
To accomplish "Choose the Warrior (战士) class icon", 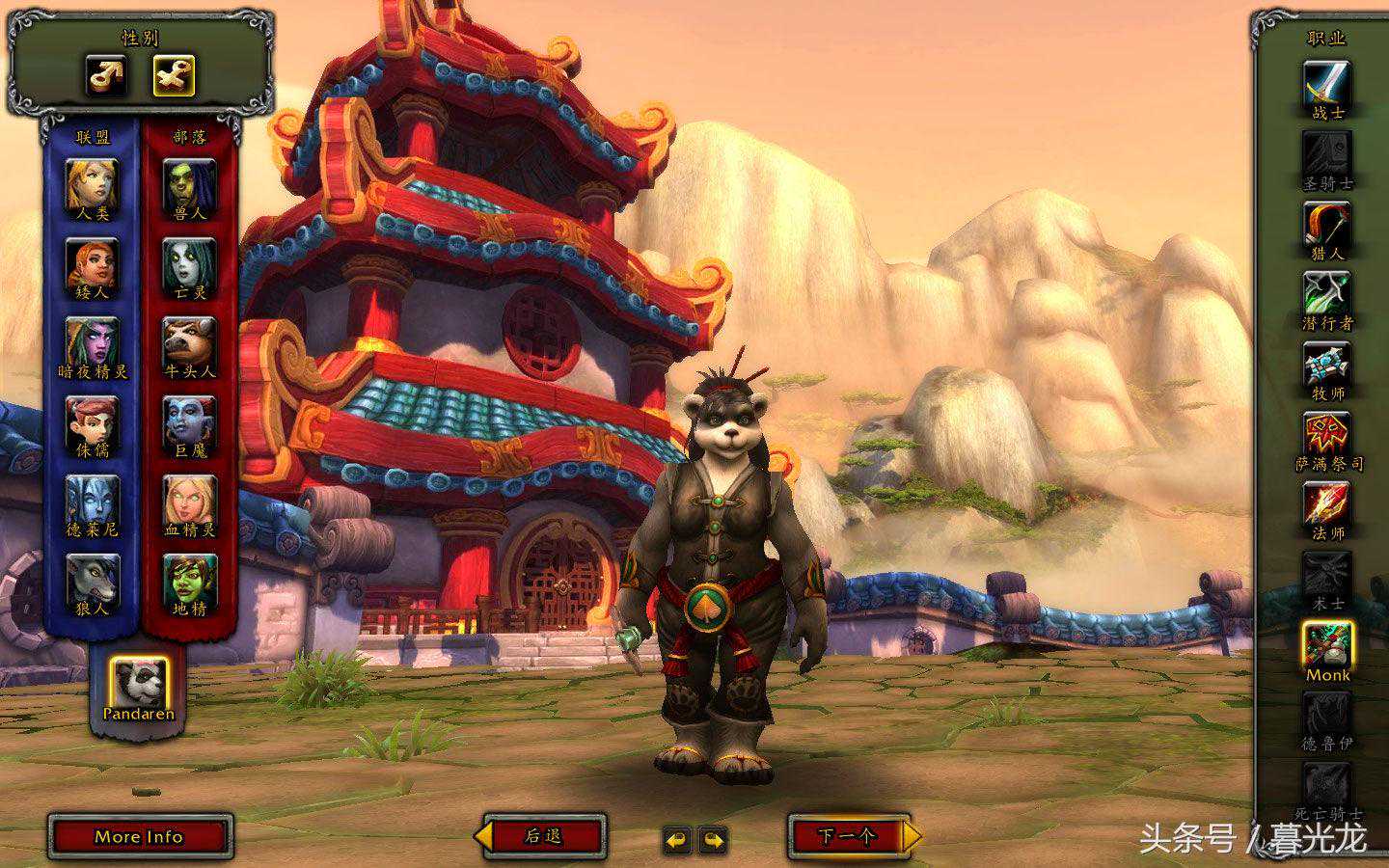I will [x=1327, y=85].
